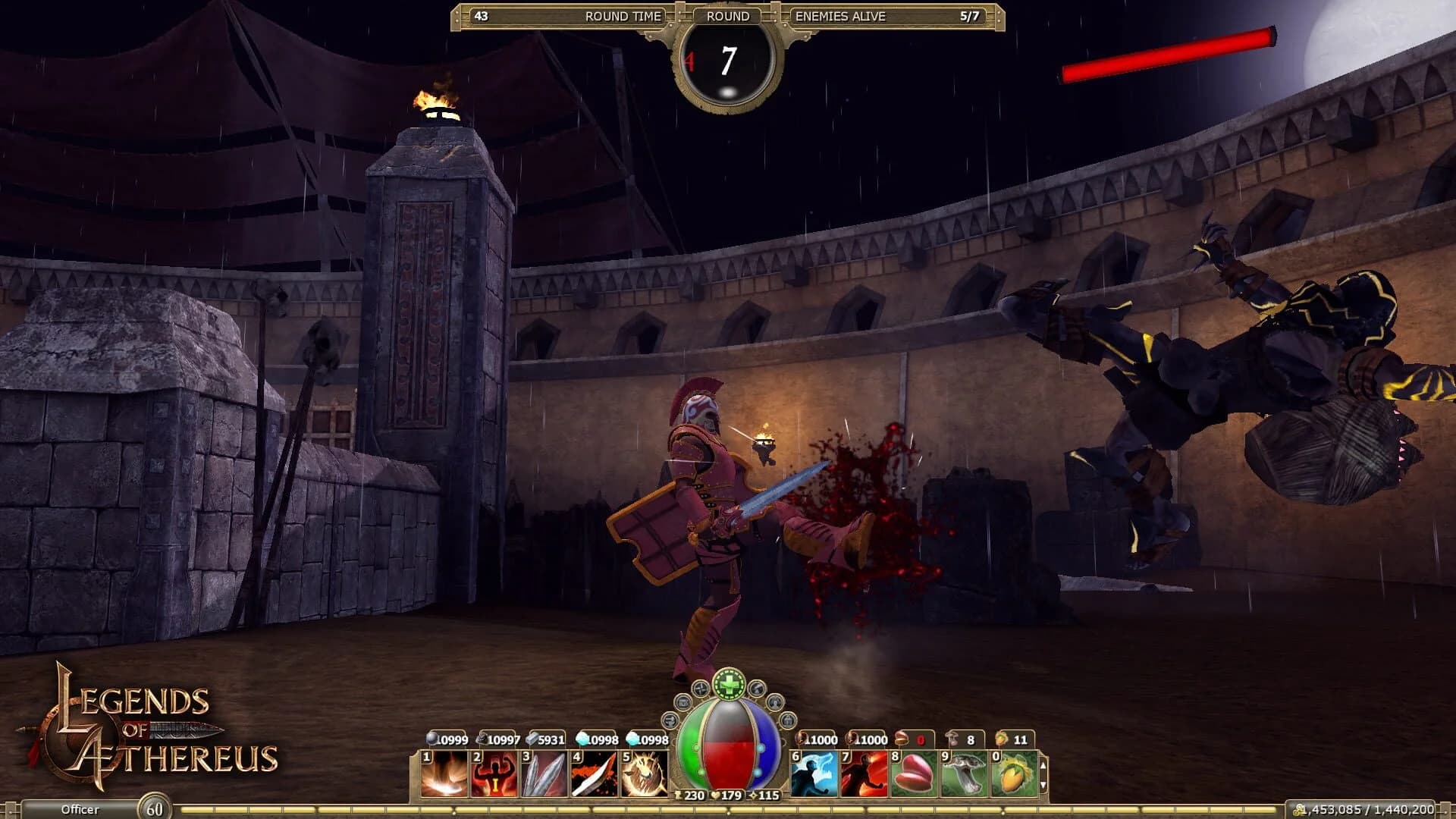The image size is (1456, 819).
Task: Open the character portrait icon right of the orb
Action: (x=775, y=703)
